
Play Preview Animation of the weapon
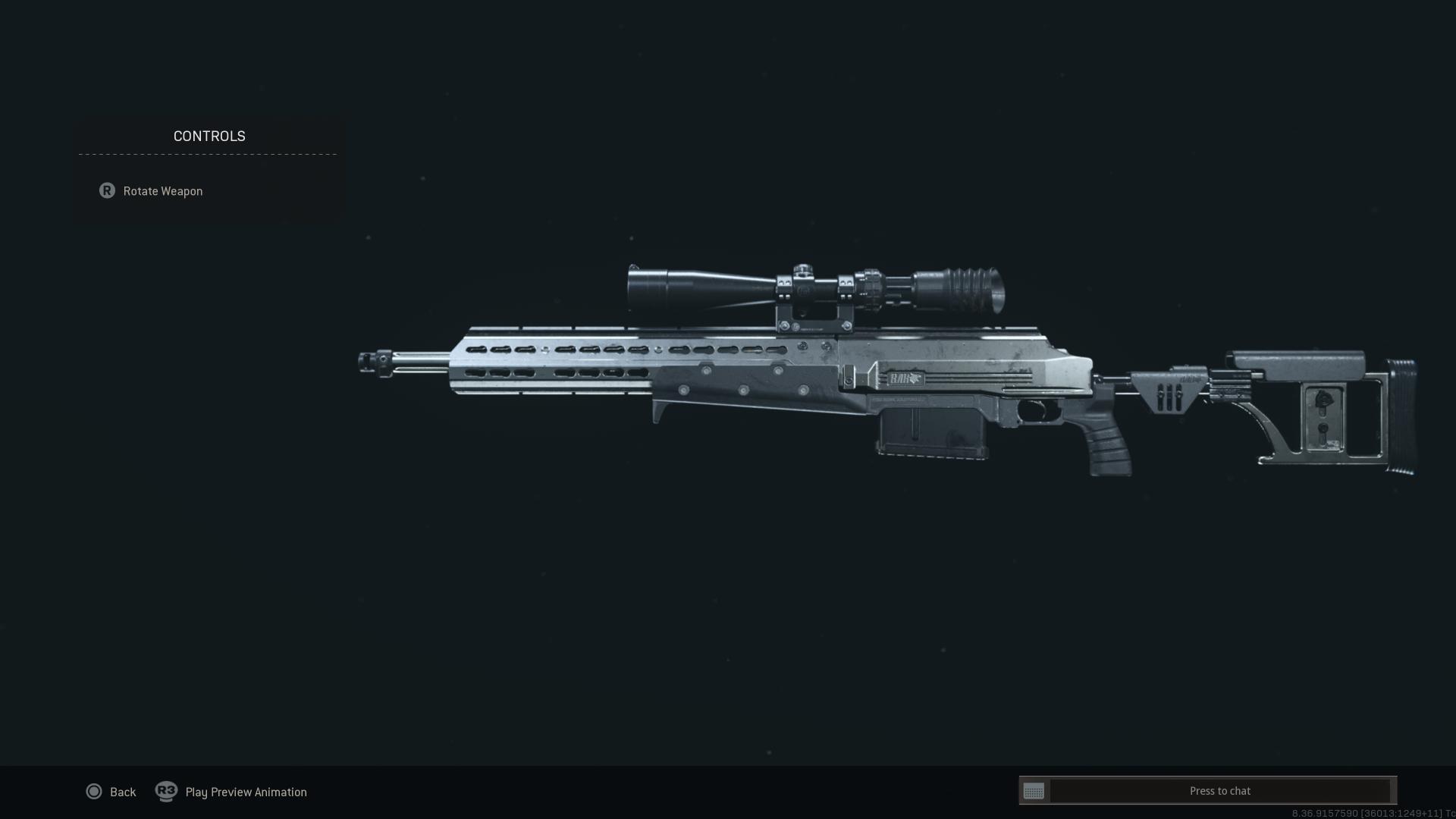pyautogui.click(x=231, y=792)
